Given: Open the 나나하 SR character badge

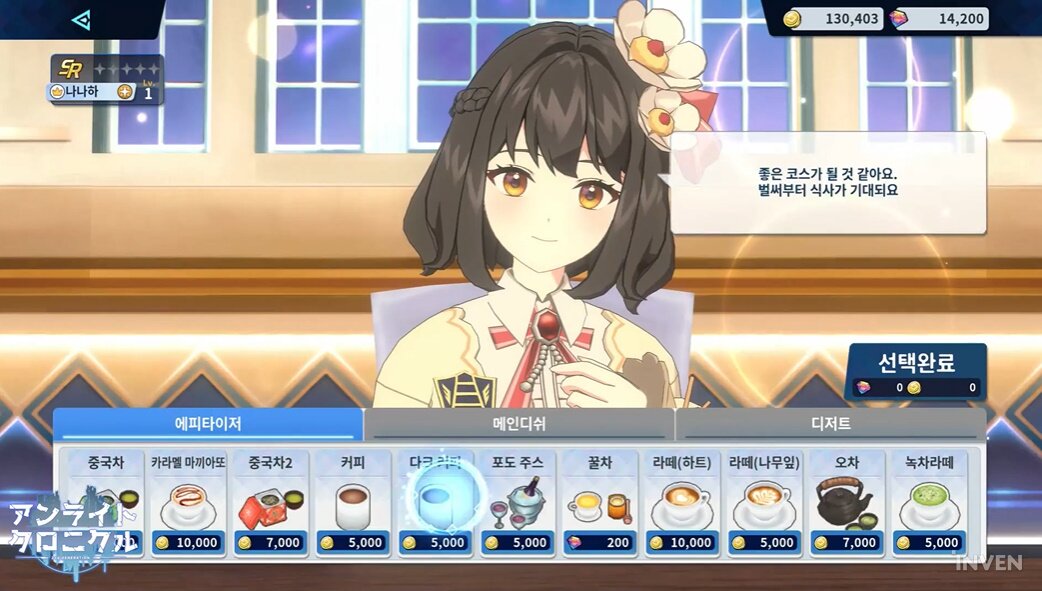Looking at the screenshot, I should (104, 80).
